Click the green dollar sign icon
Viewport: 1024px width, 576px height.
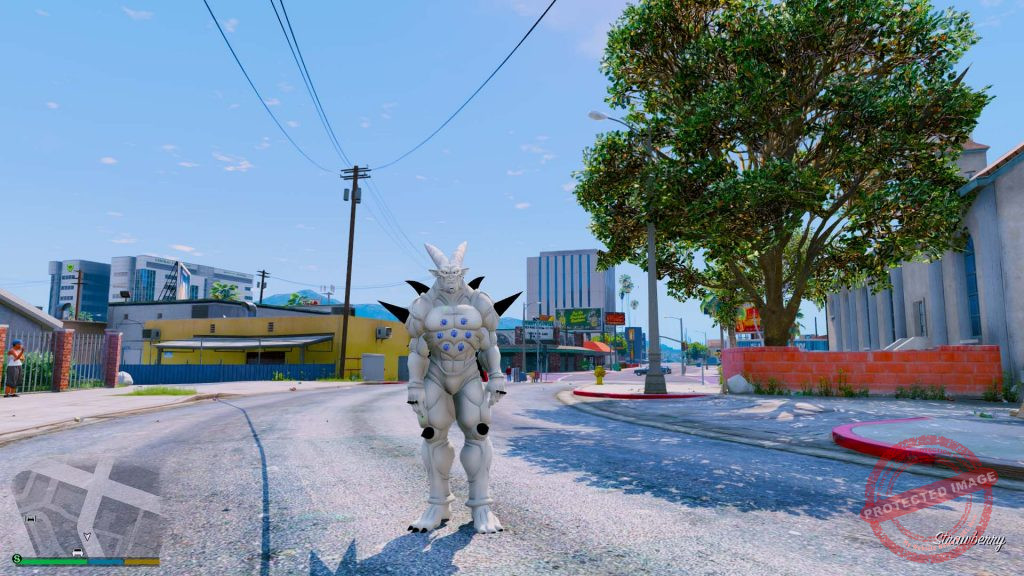pos(17,559)
